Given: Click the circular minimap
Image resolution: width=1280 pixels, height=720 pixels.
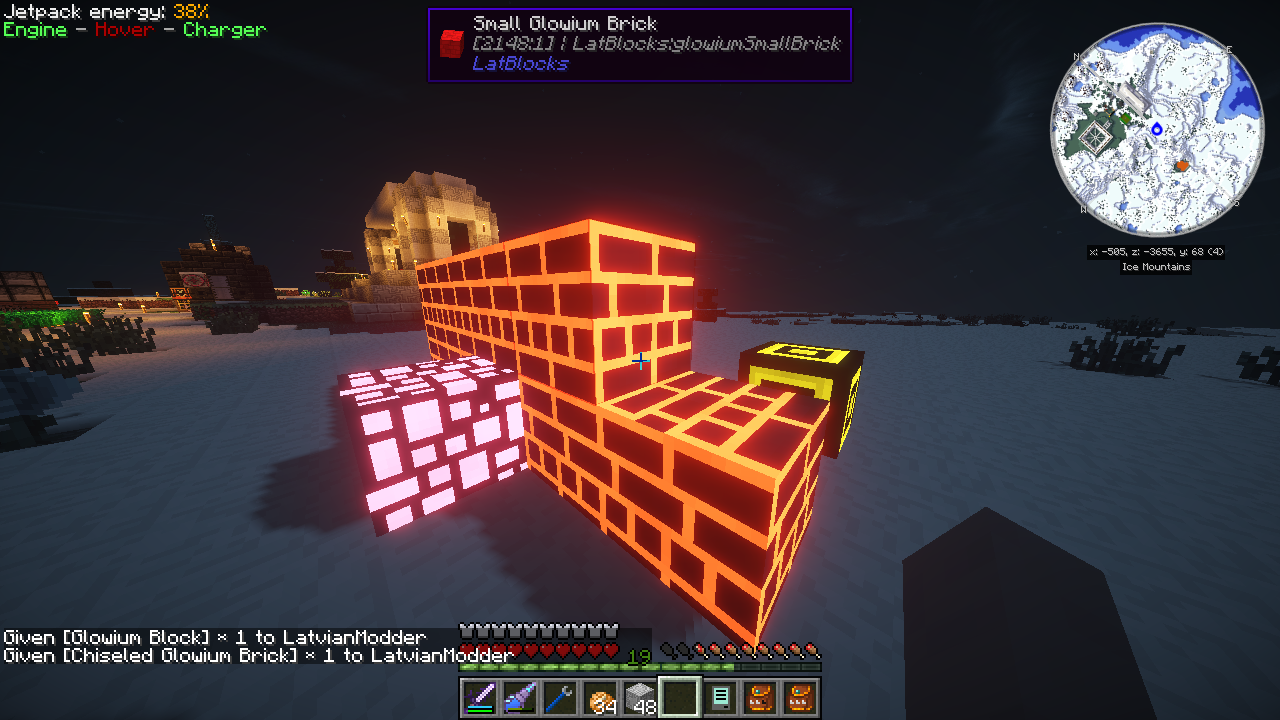Looking at the screenshot, I should point(1157,130).
